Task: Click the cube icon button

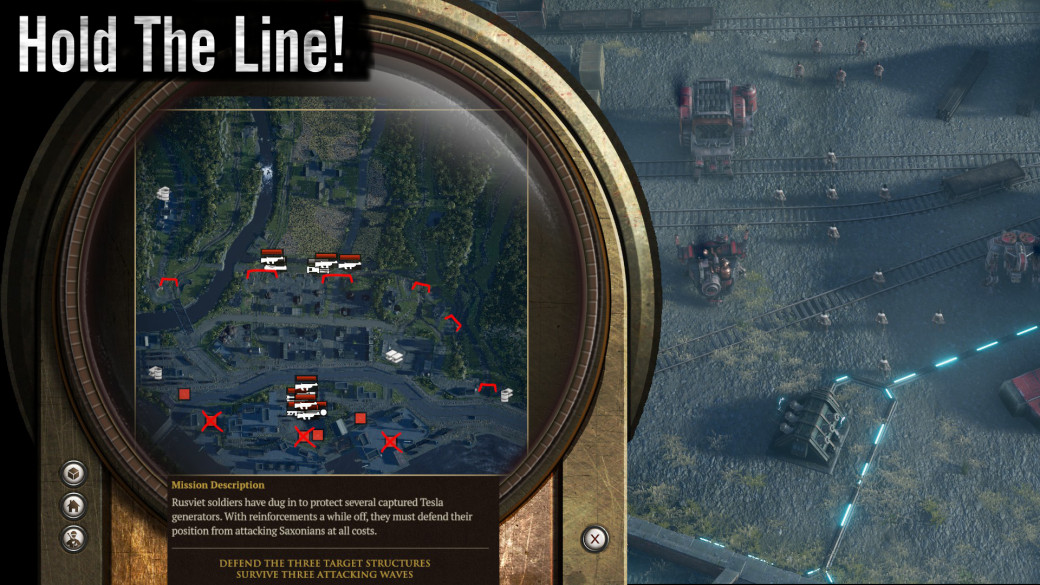Action: point(73,473)
